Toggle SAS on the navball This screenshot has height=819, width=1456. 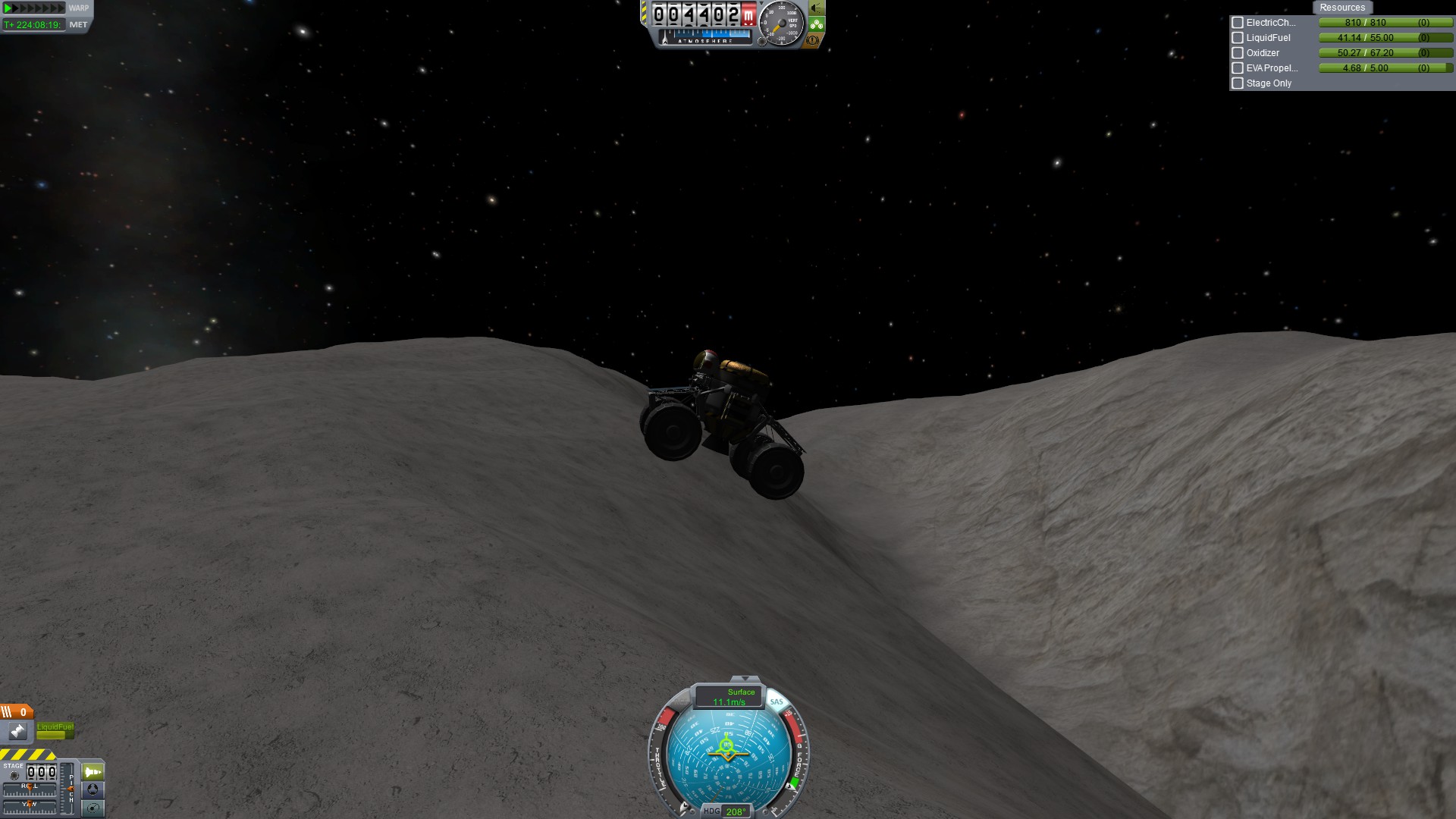[777, 701]
